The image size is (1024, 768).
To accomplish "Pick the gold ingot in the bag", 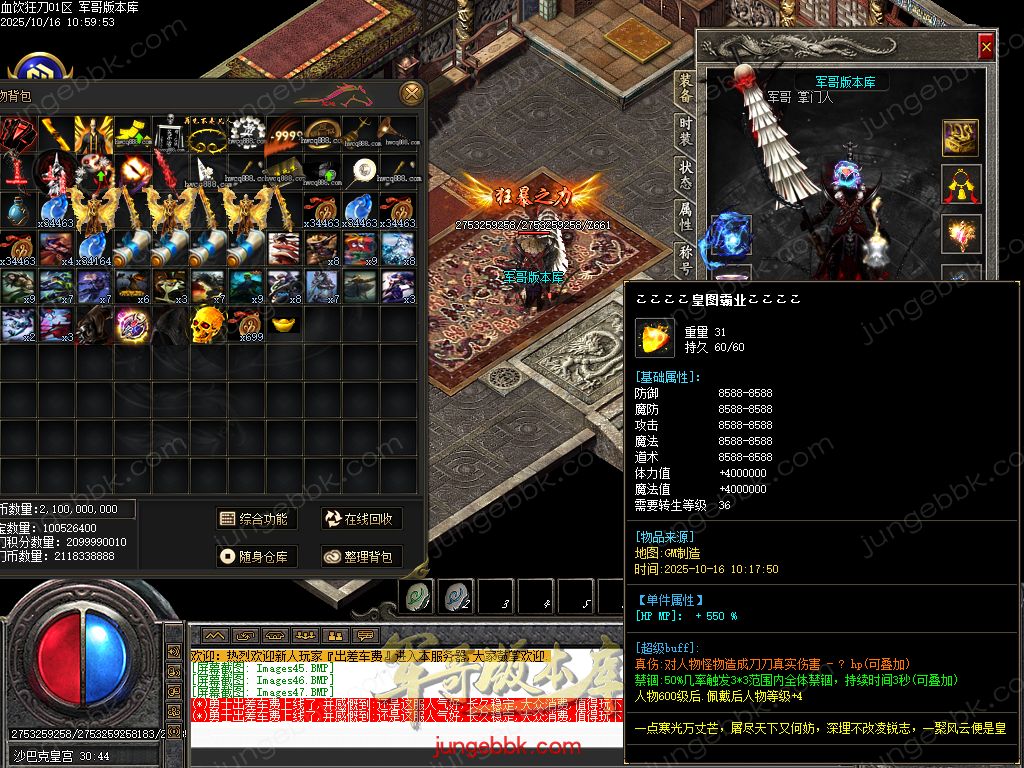I will (x=284, y=324).
